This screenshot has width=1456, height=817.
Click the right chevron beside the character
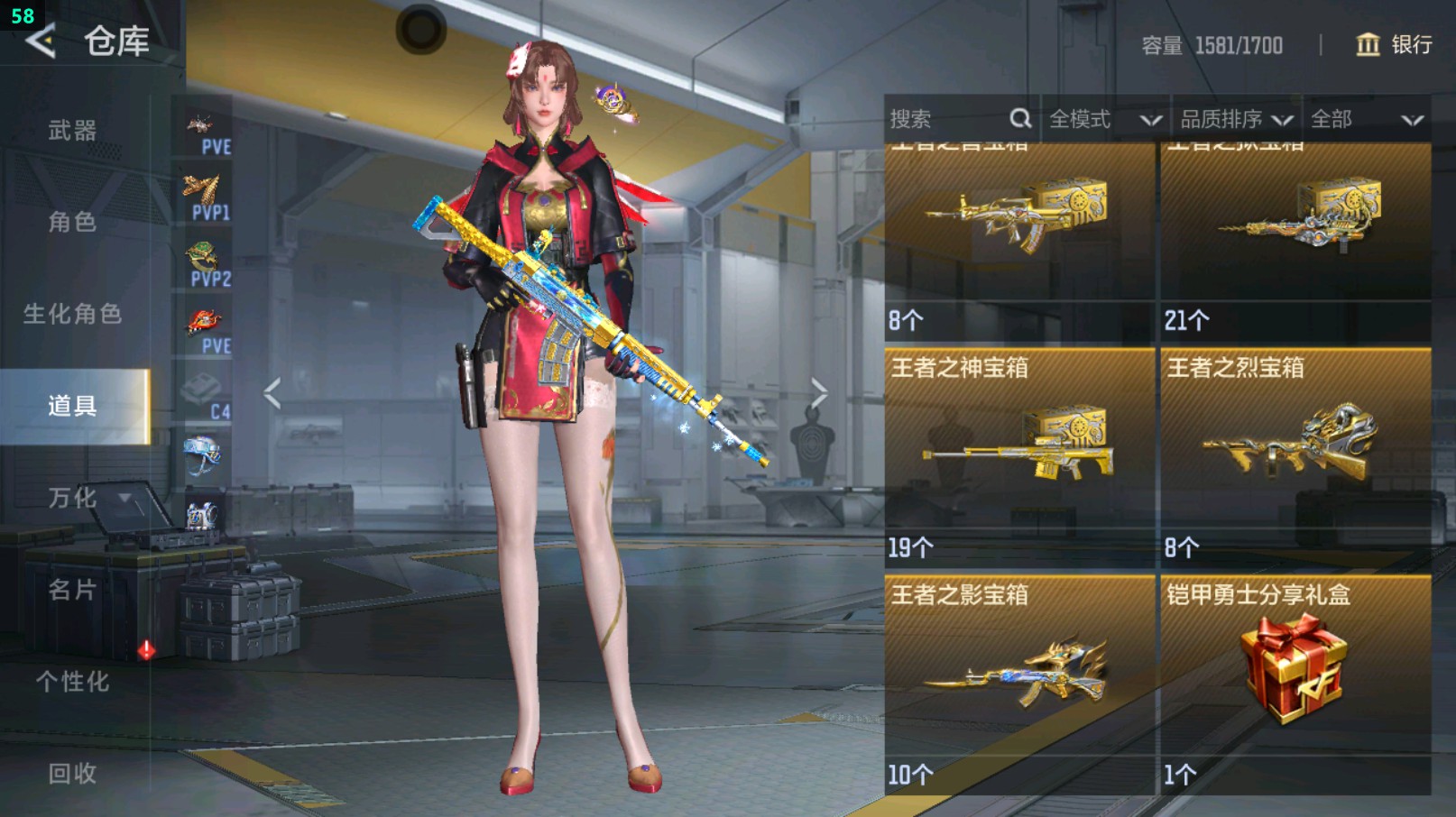[819, 390]
